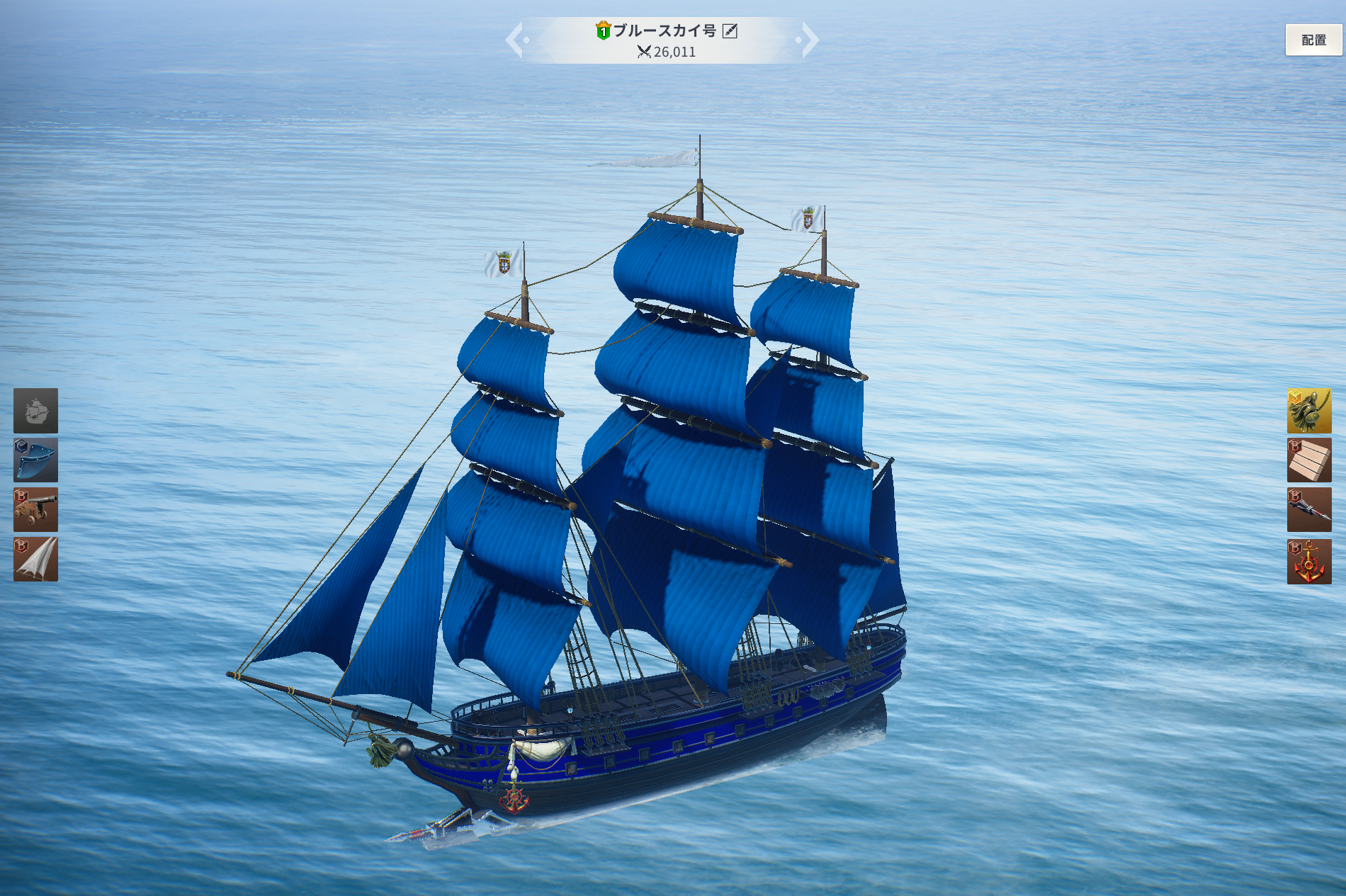This screenshot has width=1346, height=896.
Task: Switch to the next ship with right arrow
Action: coord(809,40)
